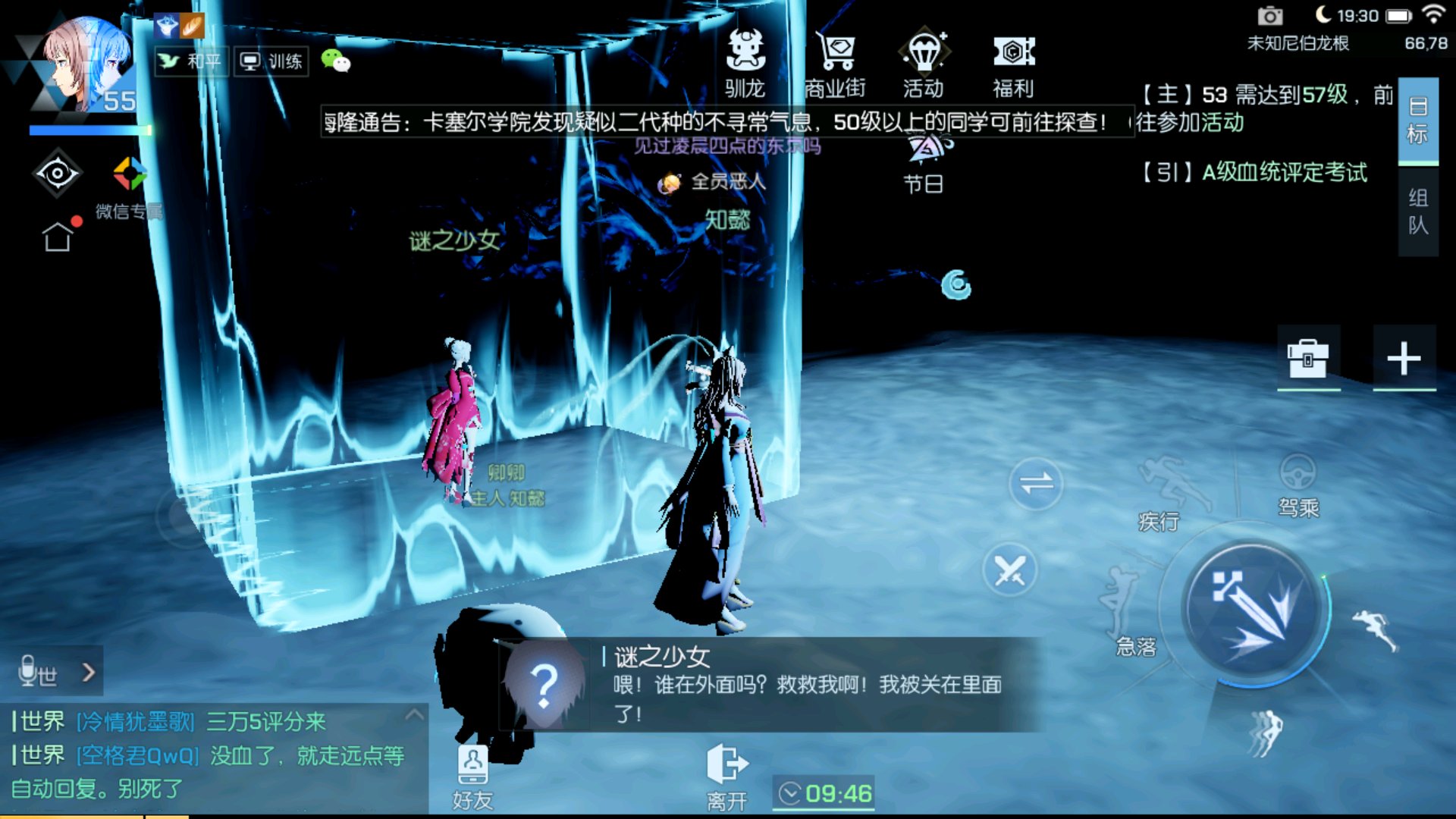The image size is (1456, 819).
Task: Switch to the 目标 objectives tab
Action: (1417, 121)
